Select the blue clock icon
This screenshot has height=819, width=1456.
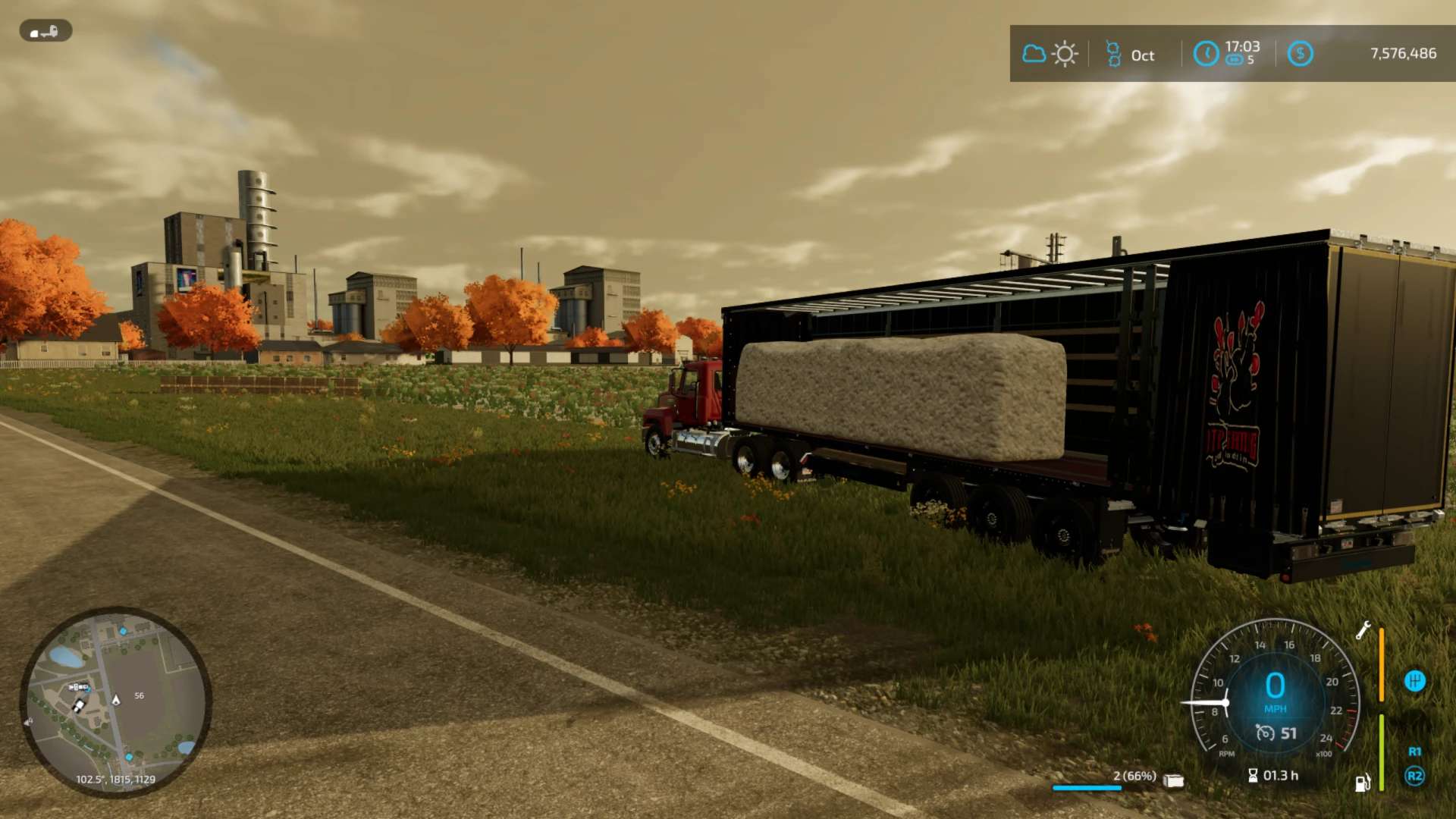coord(1206,54)
